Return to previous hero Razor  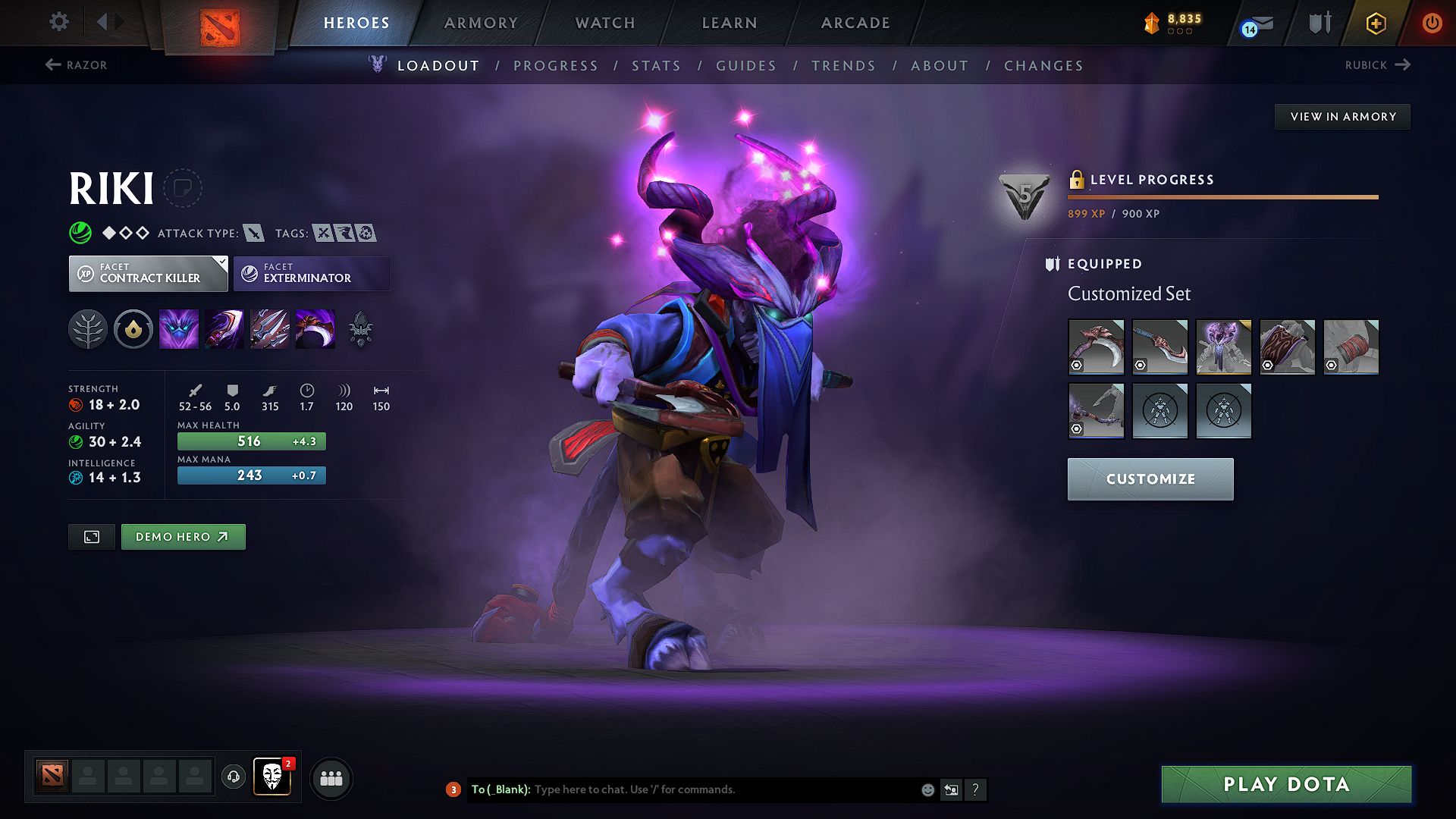pos(75,65)
